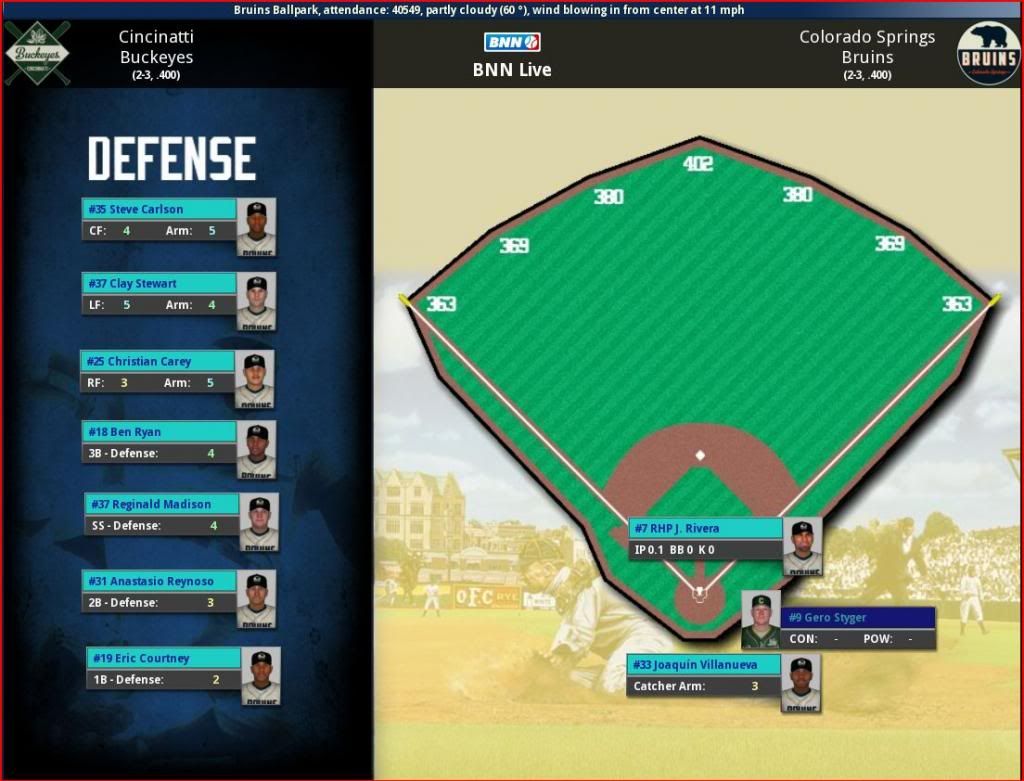Click the Cincinnati Buckeyes team logo

38,52
